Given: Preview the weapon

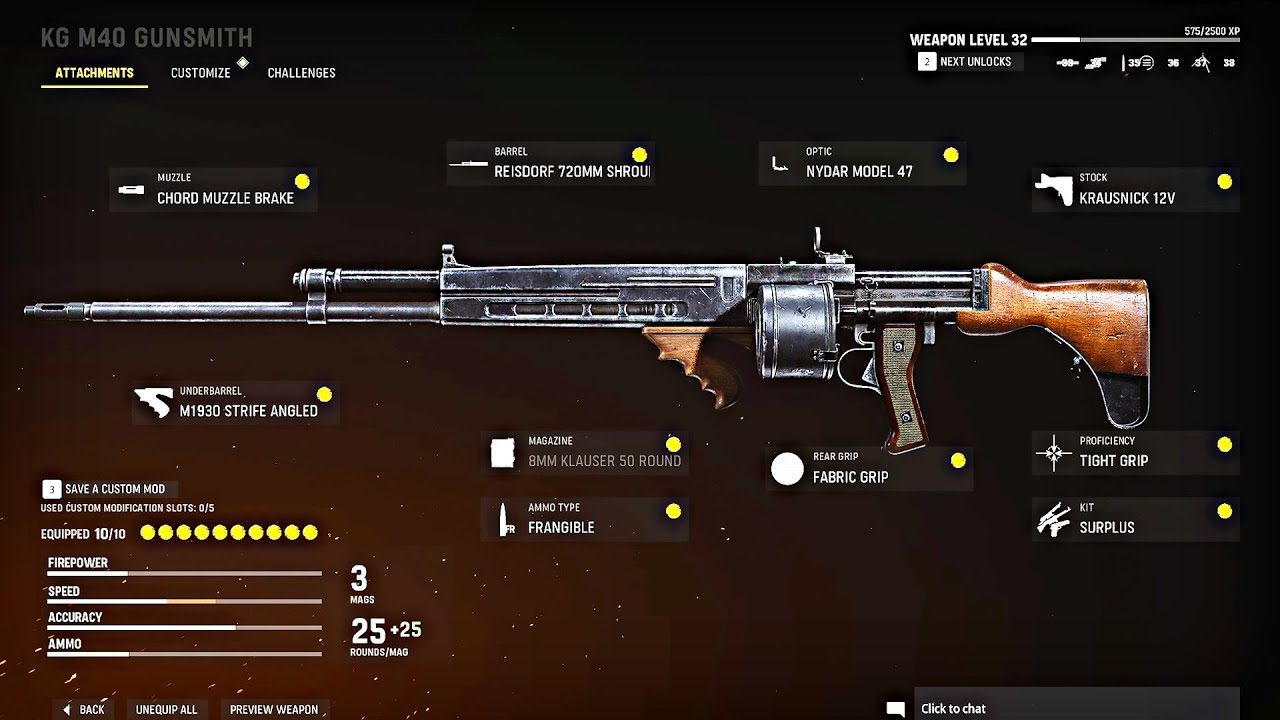Looking at the screenshot, I should pyautogui.click(x=274, y=709).
